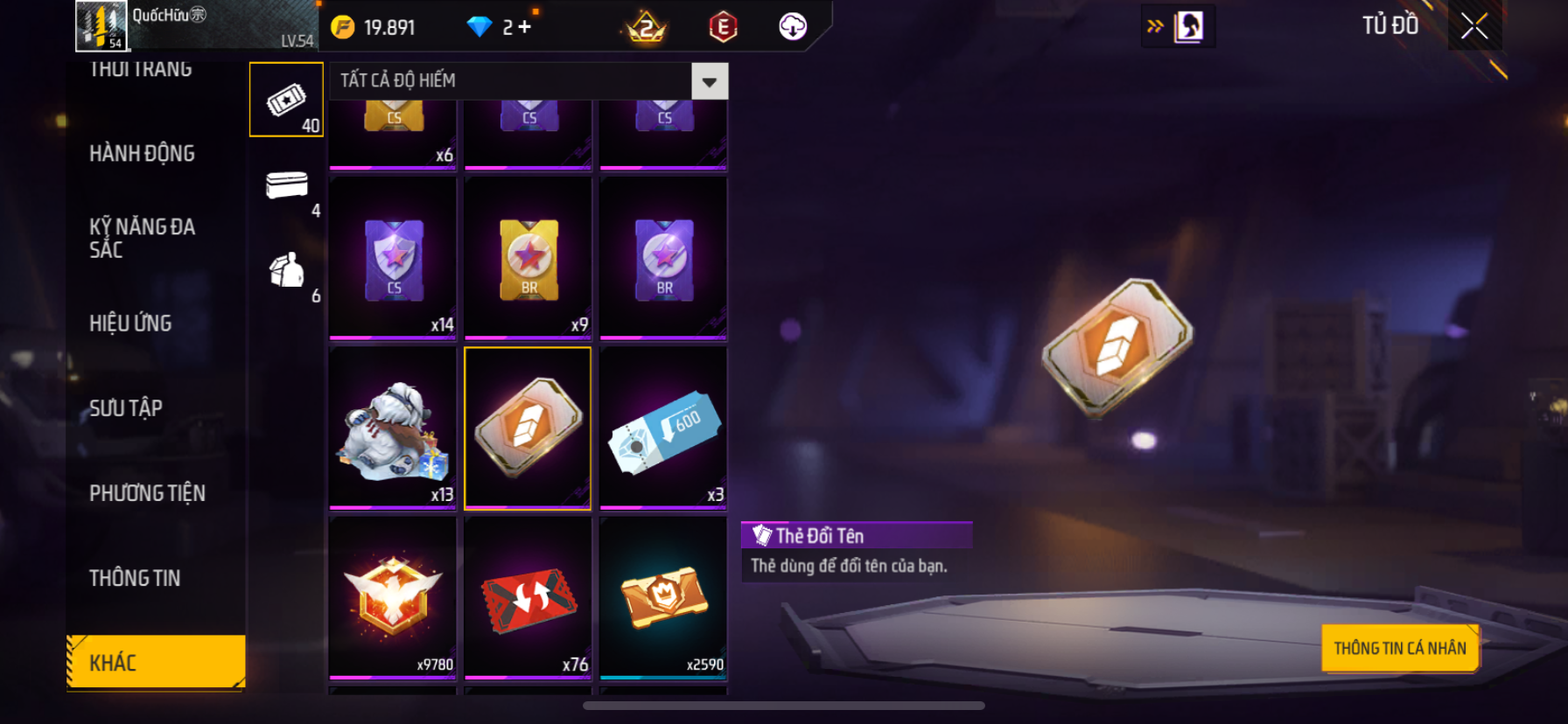The image size is (1568, 724).
Task: Choose the blue 600 diamond voucher
Action: point(663,428)
